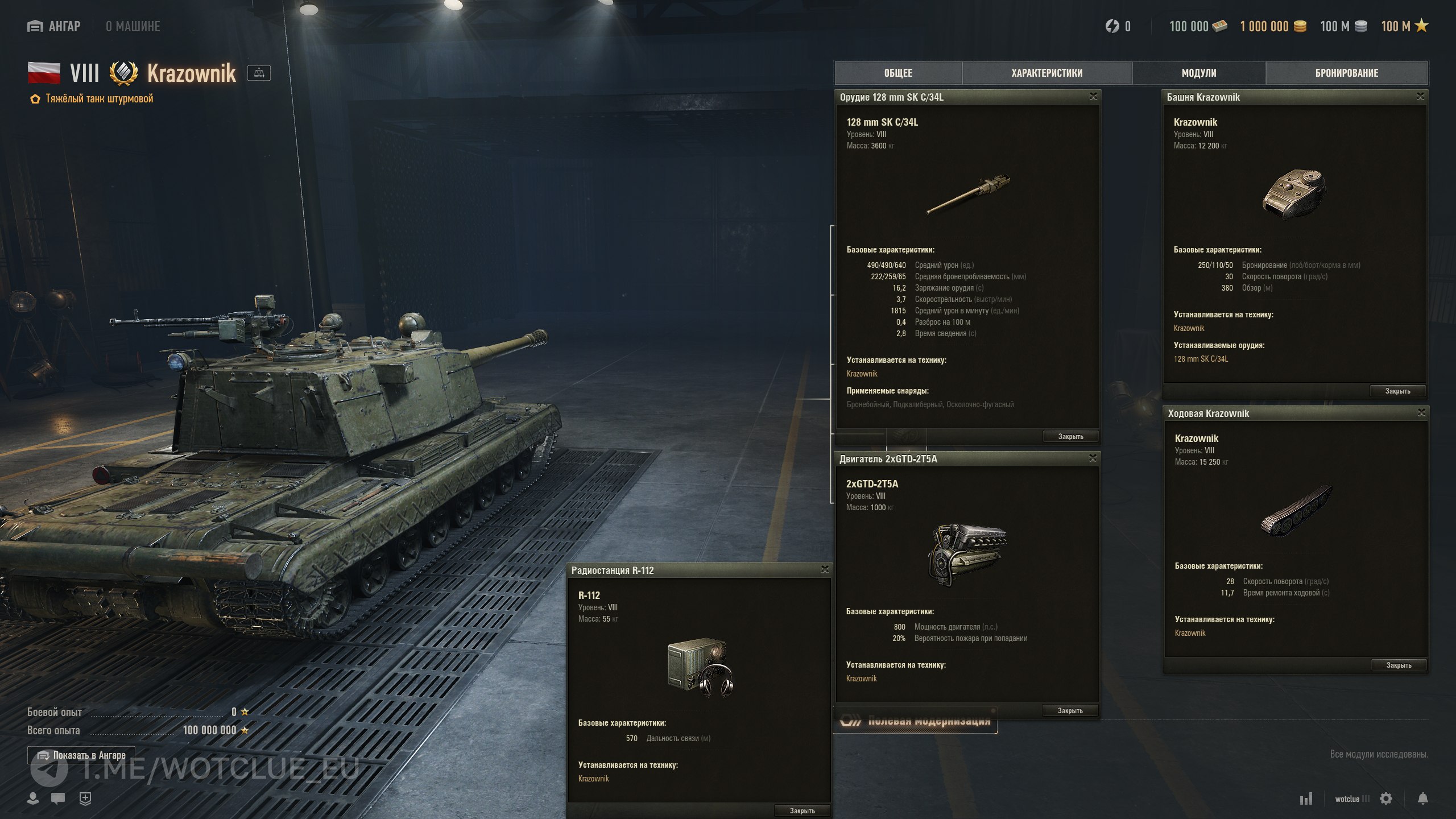Switch to the Общее tab
1456x819 pixels.
point(898,73)
